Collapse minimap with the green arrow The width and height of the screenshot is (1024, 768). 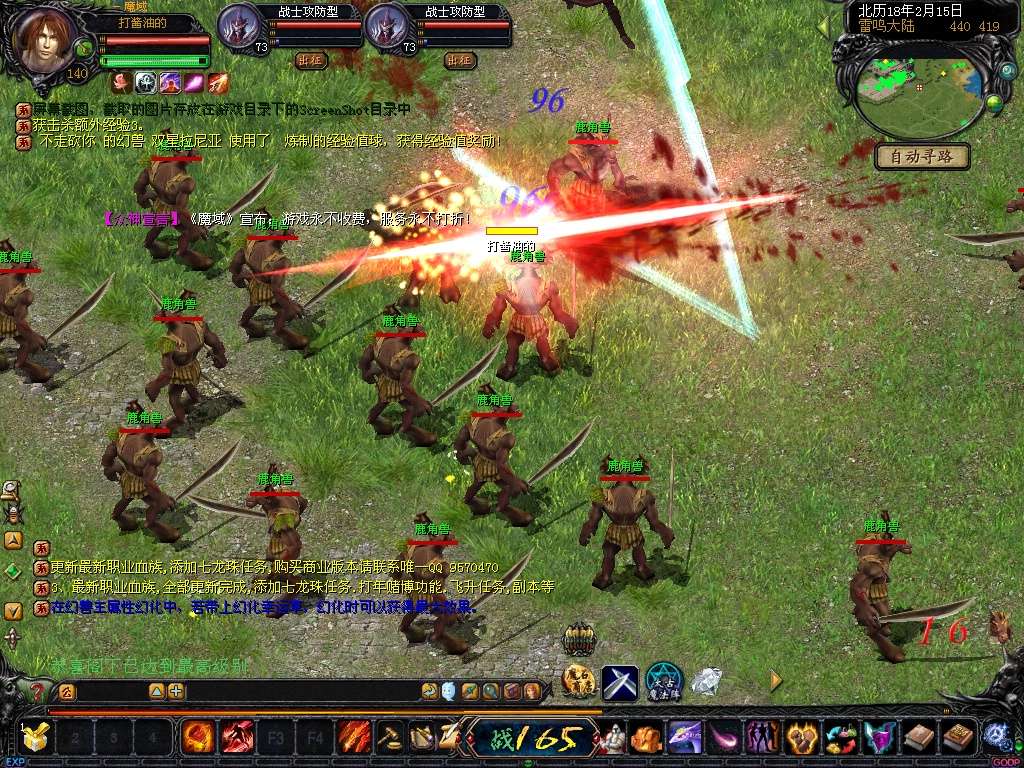pos(825,23)
